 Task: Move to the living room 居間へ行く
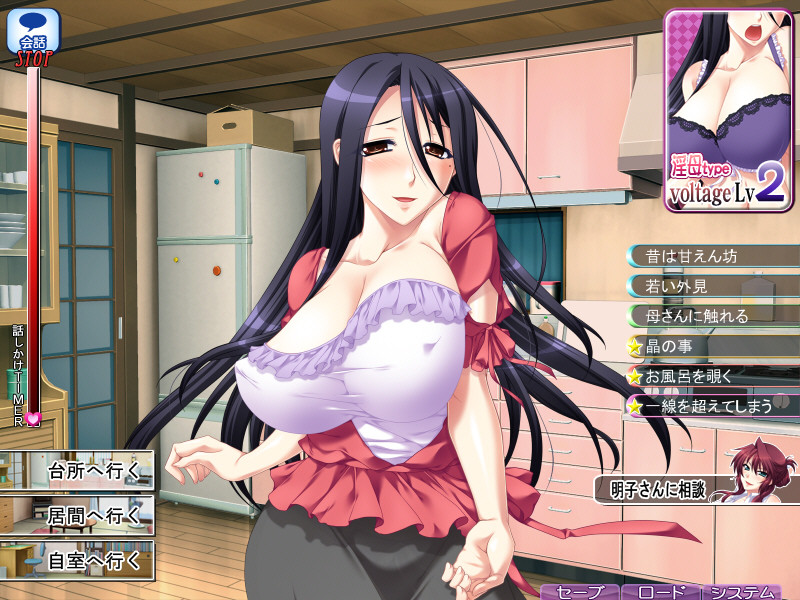tap(78, 516)
